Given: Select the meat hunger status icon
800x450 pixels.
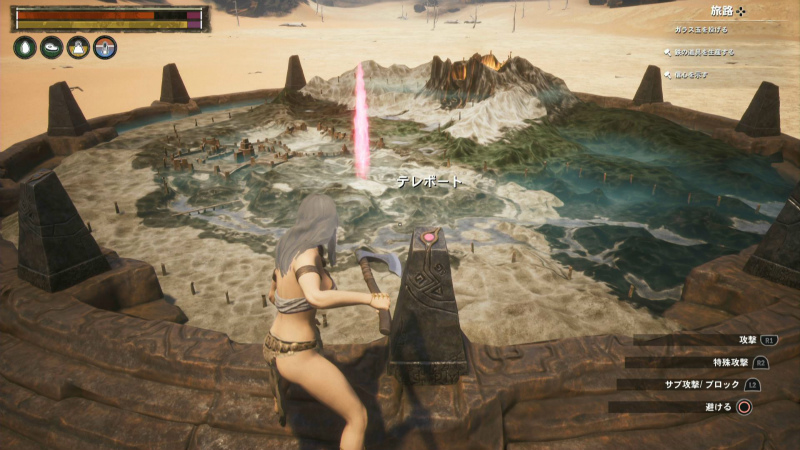Looking at the screenshot, I should (x=52, y=47).
